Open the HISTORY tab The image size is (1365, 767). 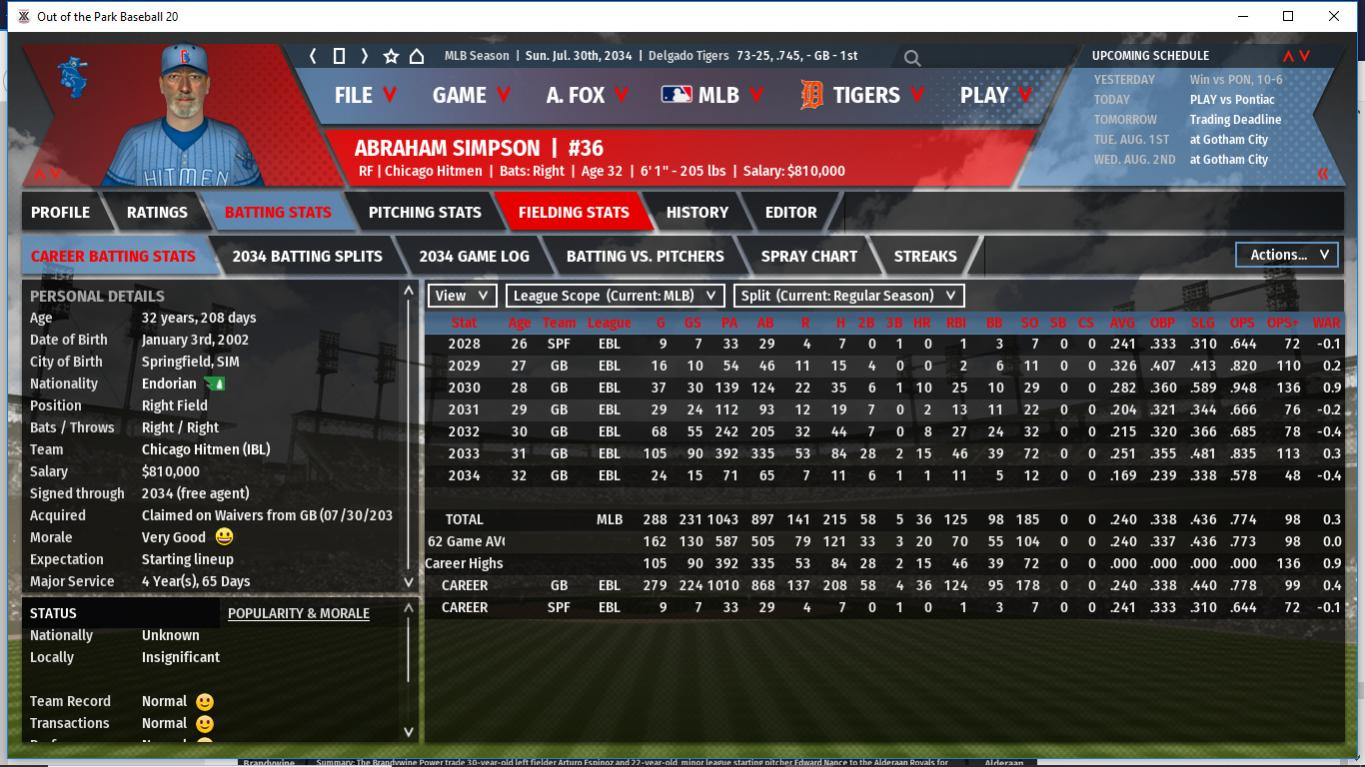pos(697,212)
